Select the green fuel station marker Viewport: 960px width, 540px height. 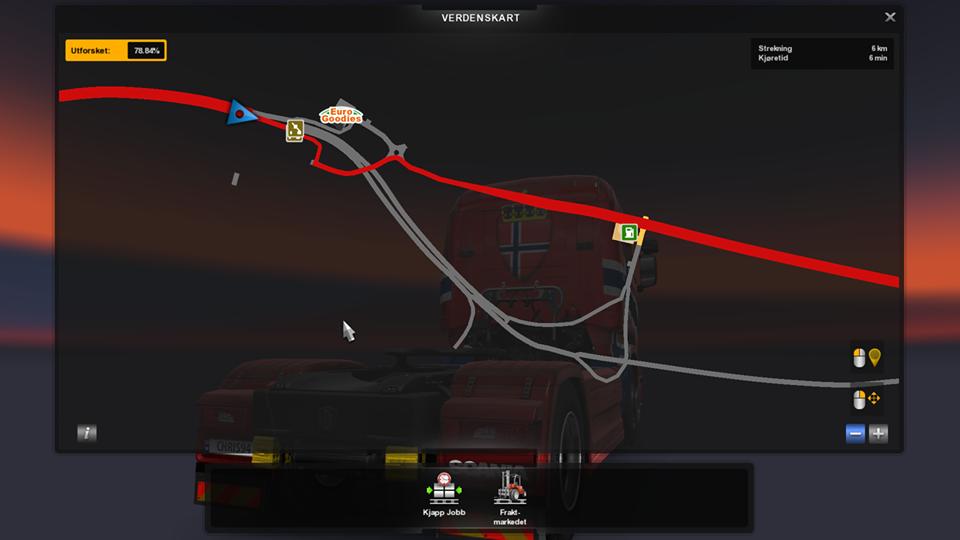point(627,233)
